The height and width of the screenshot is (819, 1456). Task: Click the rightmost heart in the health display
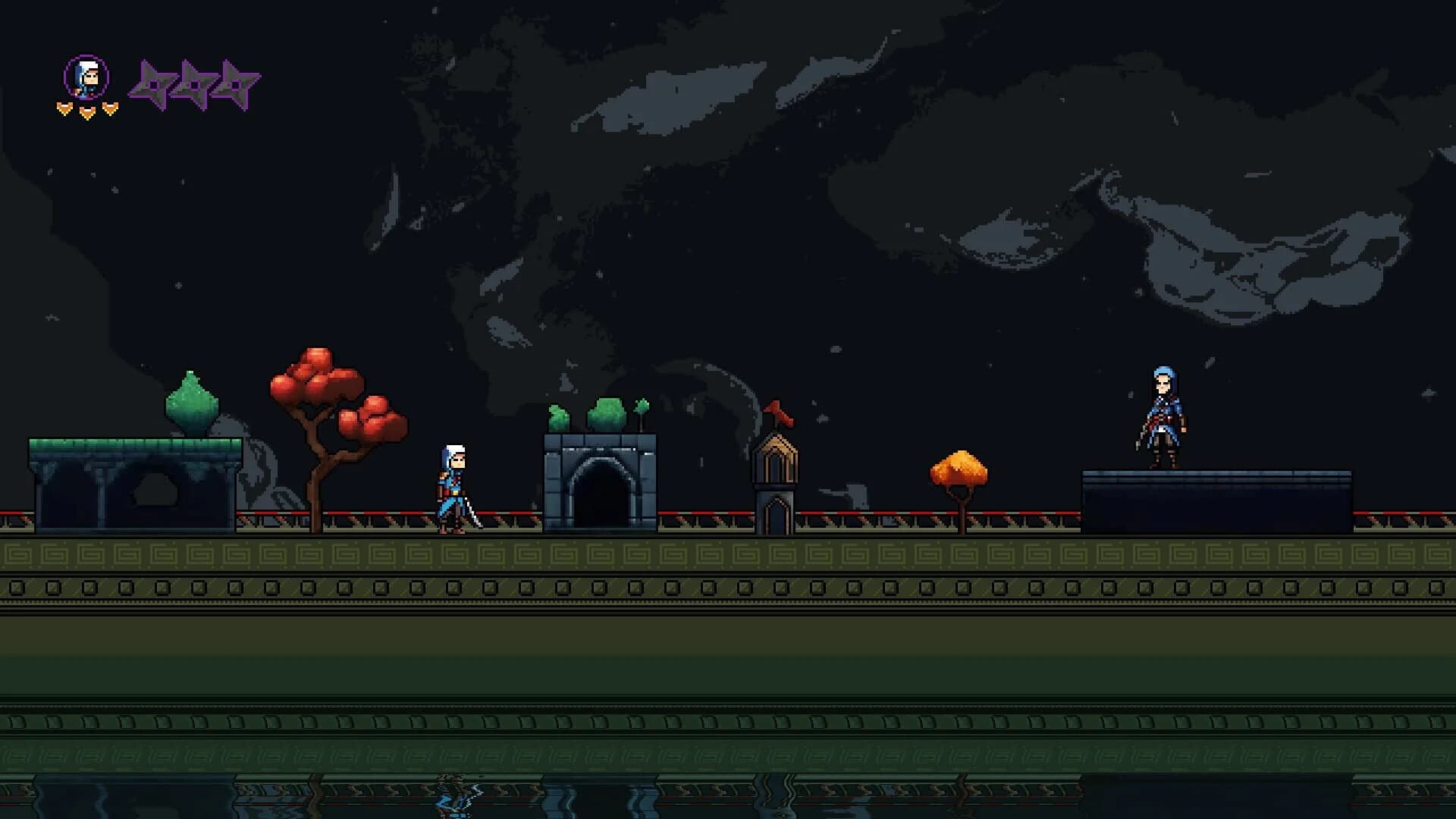click(109, 107)
